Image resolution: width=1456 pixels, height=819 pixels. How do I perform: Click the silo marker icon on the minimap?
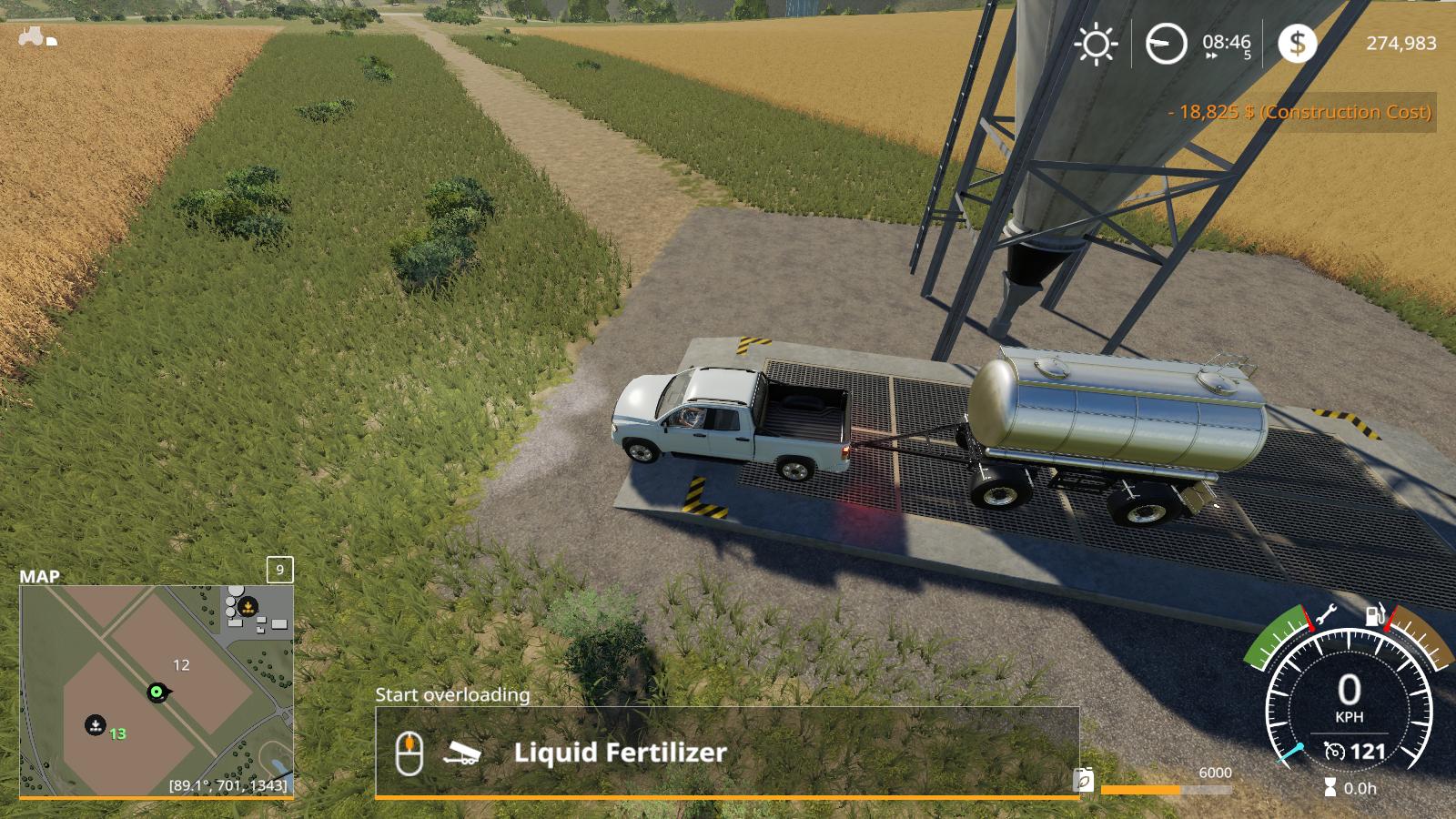coord(247,607)
